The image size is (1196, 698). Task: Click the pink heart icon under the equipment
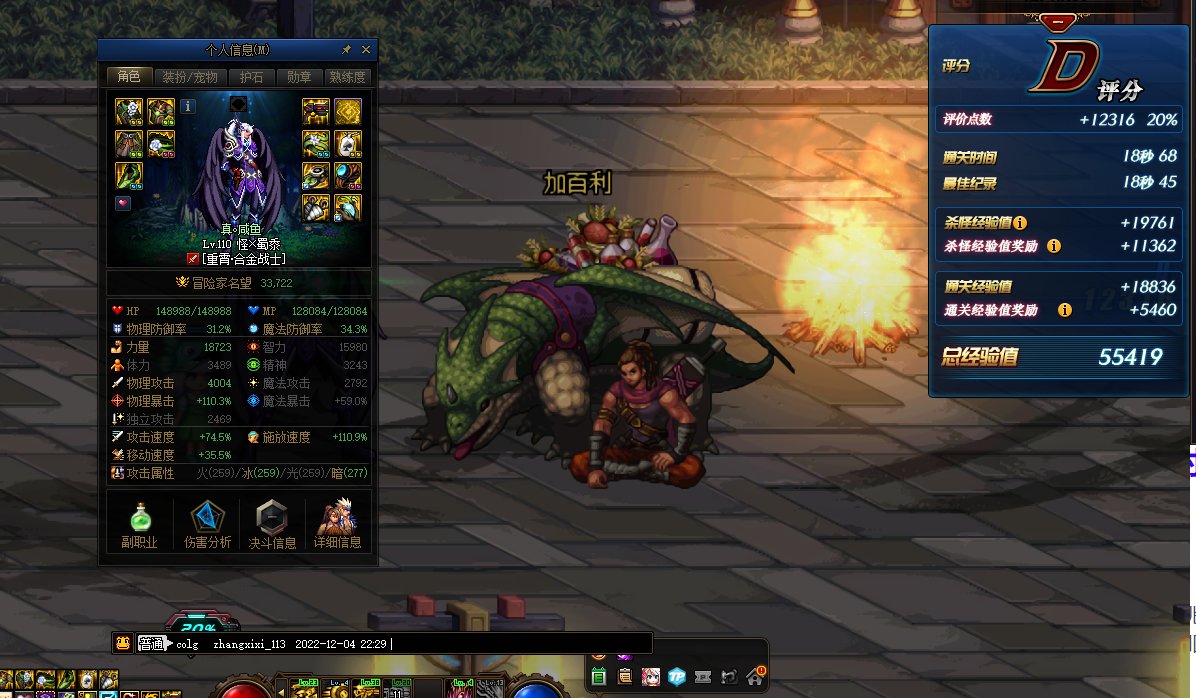pos(123,203)
